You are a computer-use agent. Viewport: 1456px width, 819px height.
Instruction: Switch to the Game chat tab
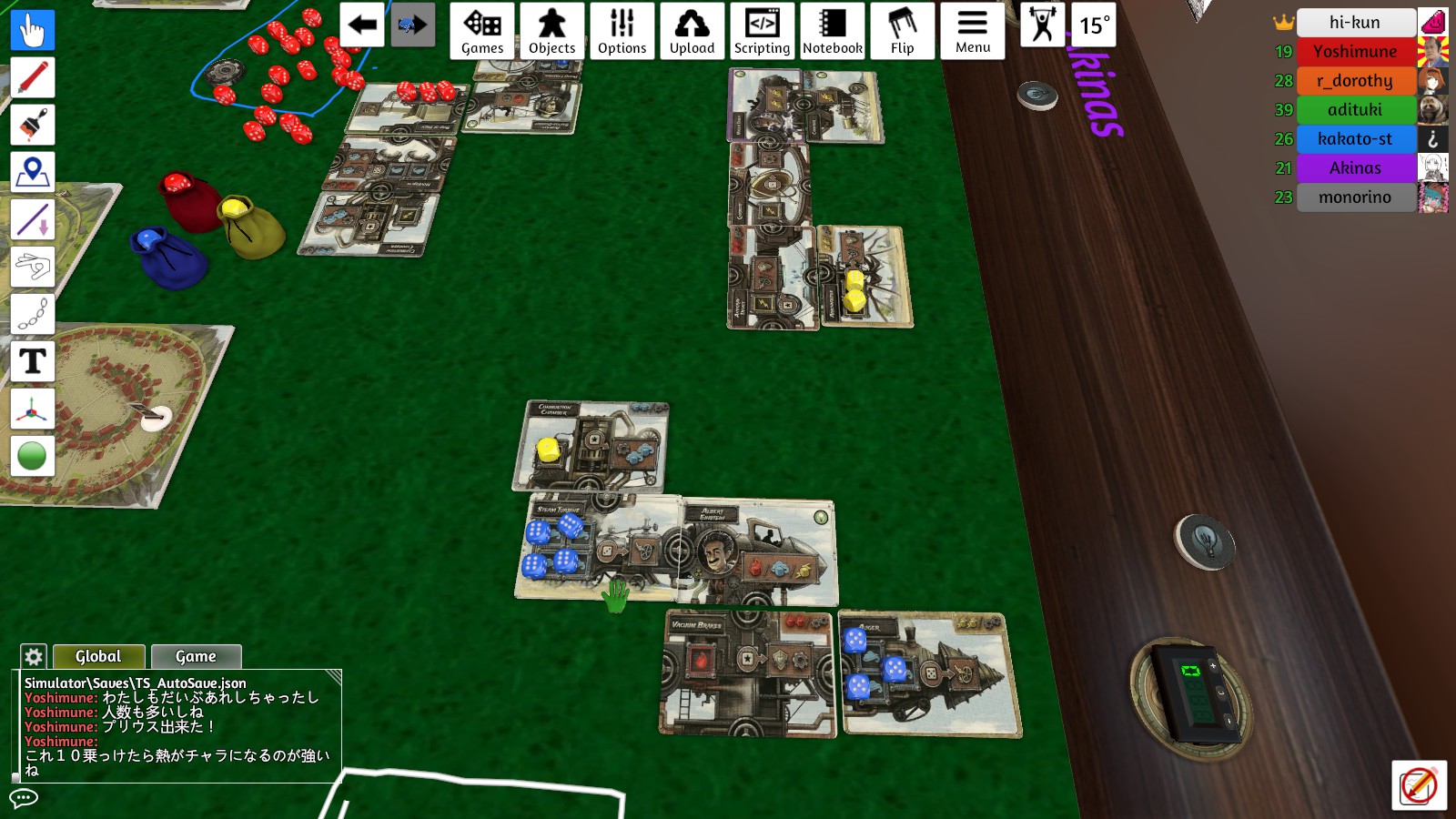pyautogui.click(x=196, y=656)
